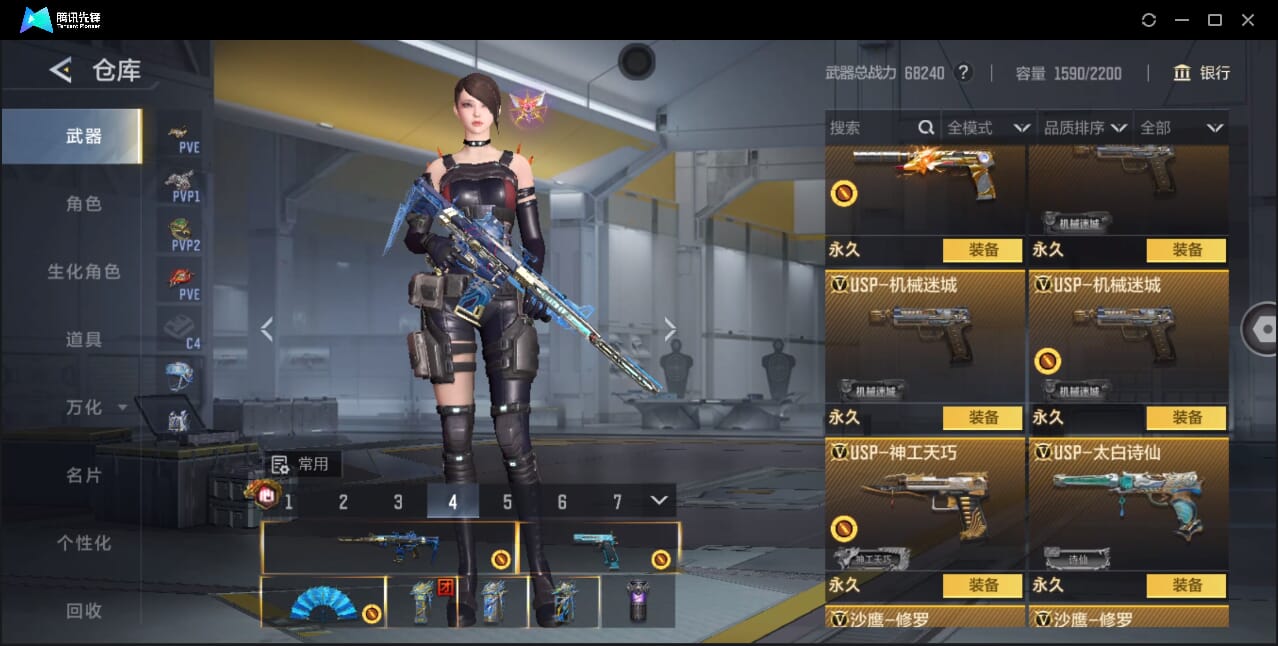Open the 生化角色 tab

click(x=84, y=272)
